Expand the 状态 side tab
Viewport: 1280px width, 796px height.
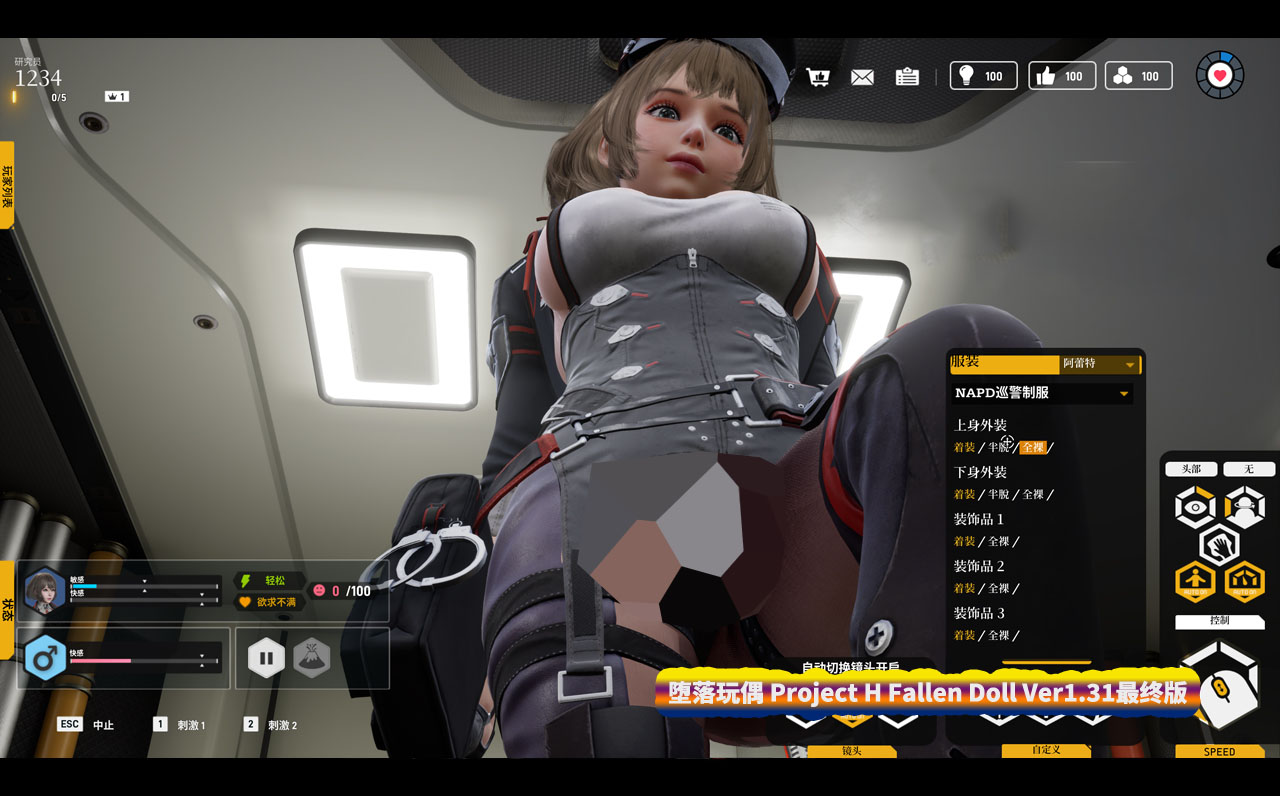7,609
